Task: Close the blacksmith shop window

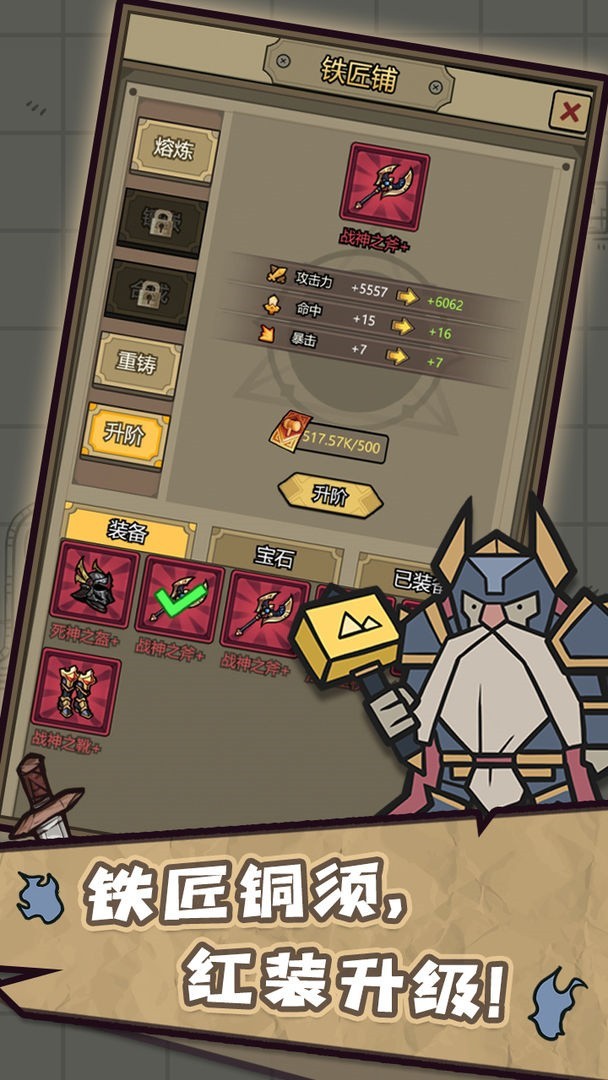Action: coord(569,112)
